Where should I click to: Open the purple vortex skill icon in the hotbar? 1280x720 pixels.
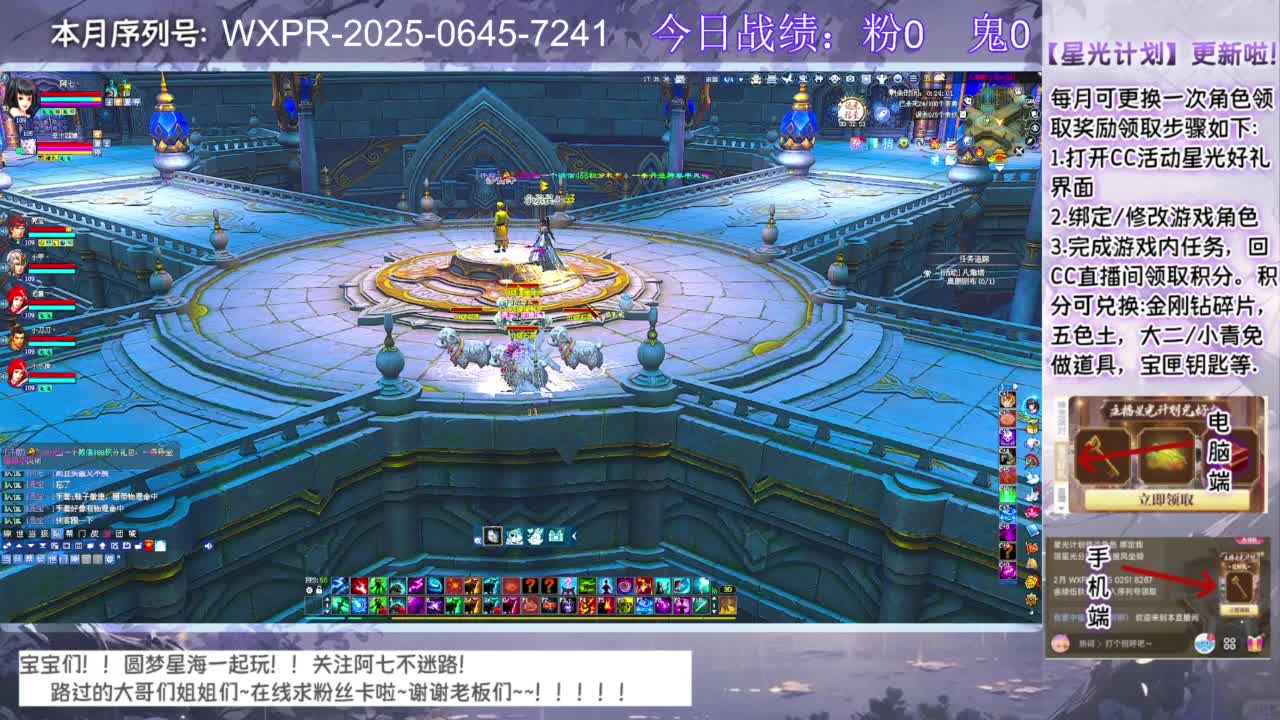[623, 585]
